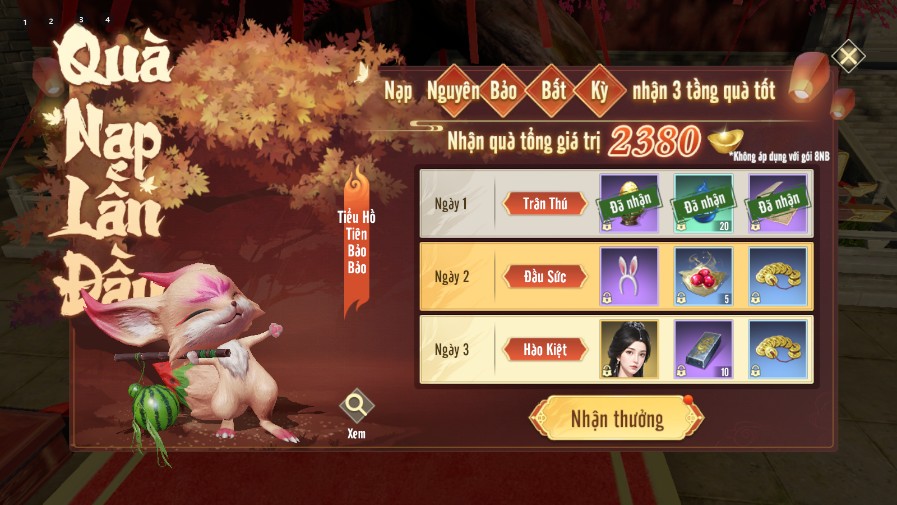Image resolution: width=897 pixels, height=505 pixels.
Task: Choose the Ngày 2 reward row
Action: tap(456, 277)
